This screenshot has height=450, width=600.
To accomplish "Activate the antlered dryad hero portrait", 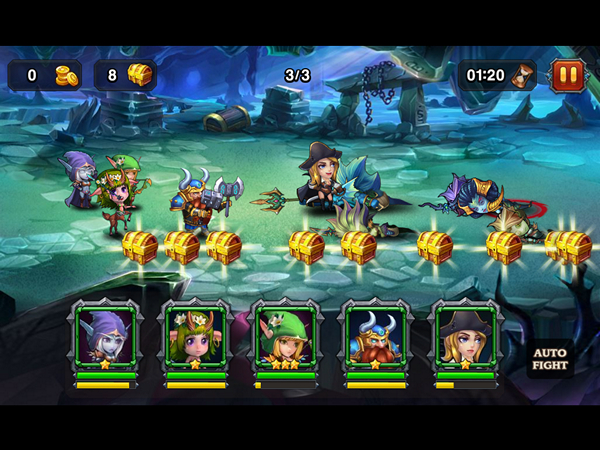I will pos(195,337).
